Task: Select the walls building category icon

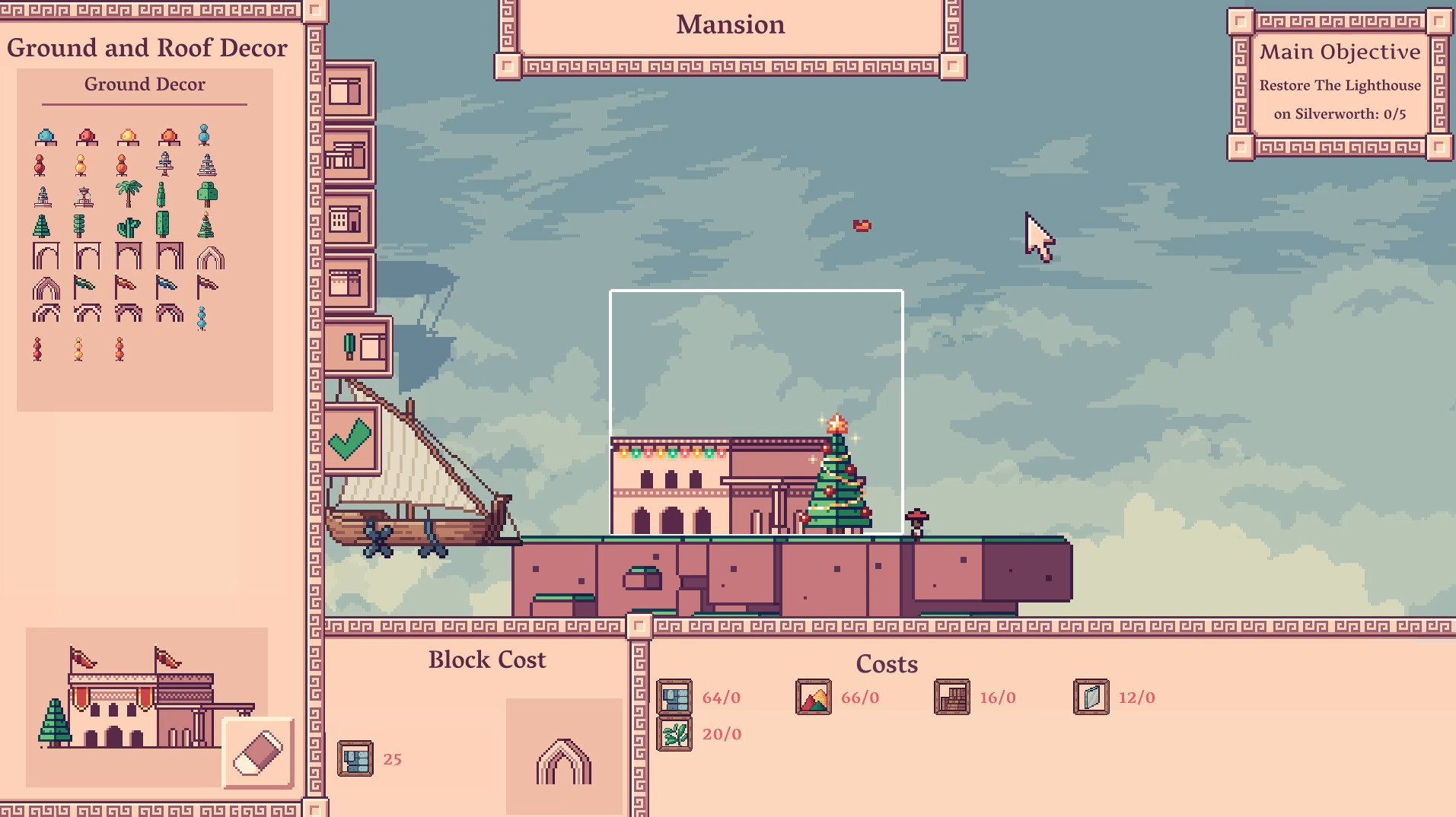Action: pos(347,90)
